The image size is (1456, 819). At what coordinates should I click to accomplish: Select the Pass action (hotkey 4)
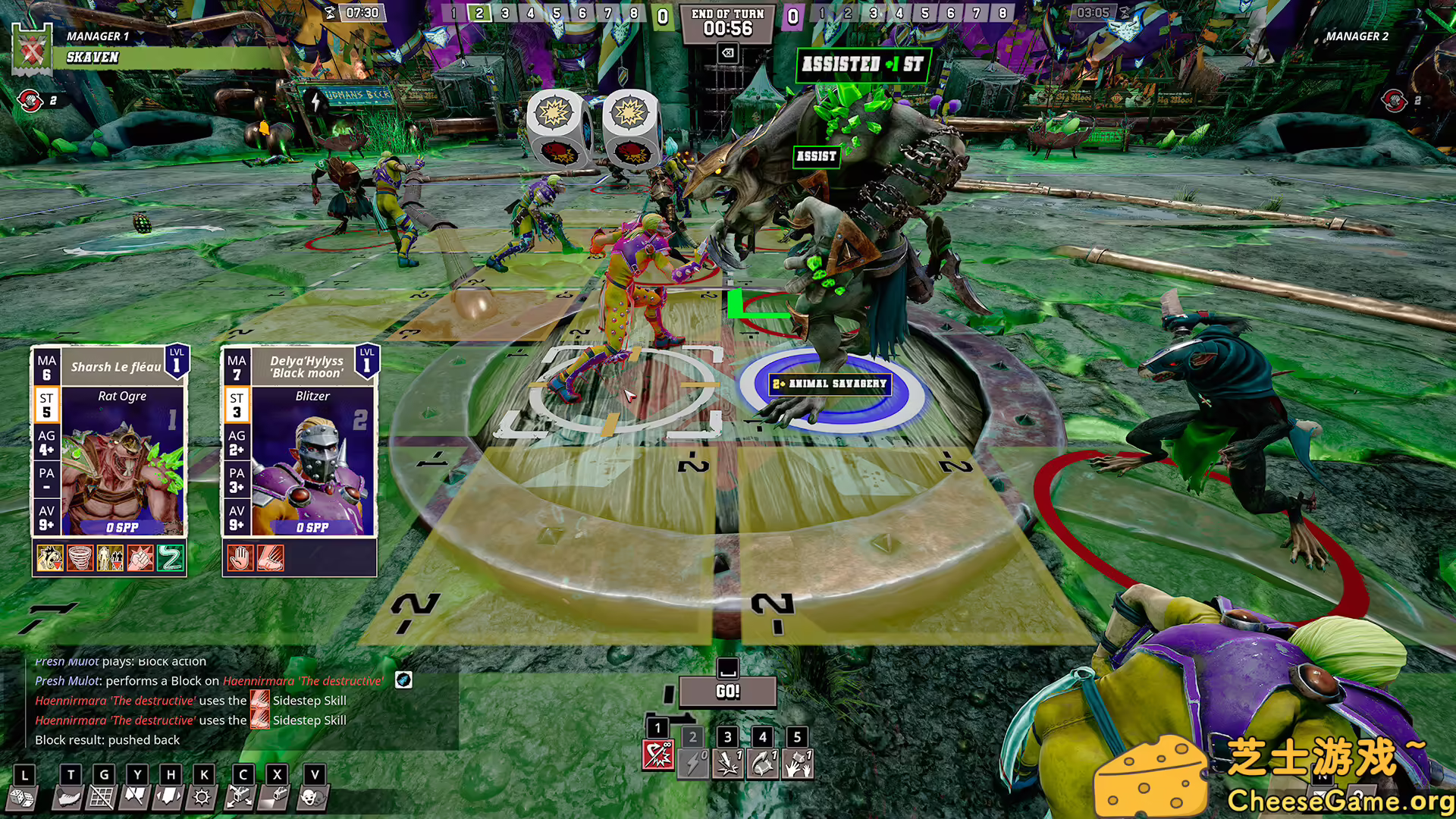click(762, 762)
